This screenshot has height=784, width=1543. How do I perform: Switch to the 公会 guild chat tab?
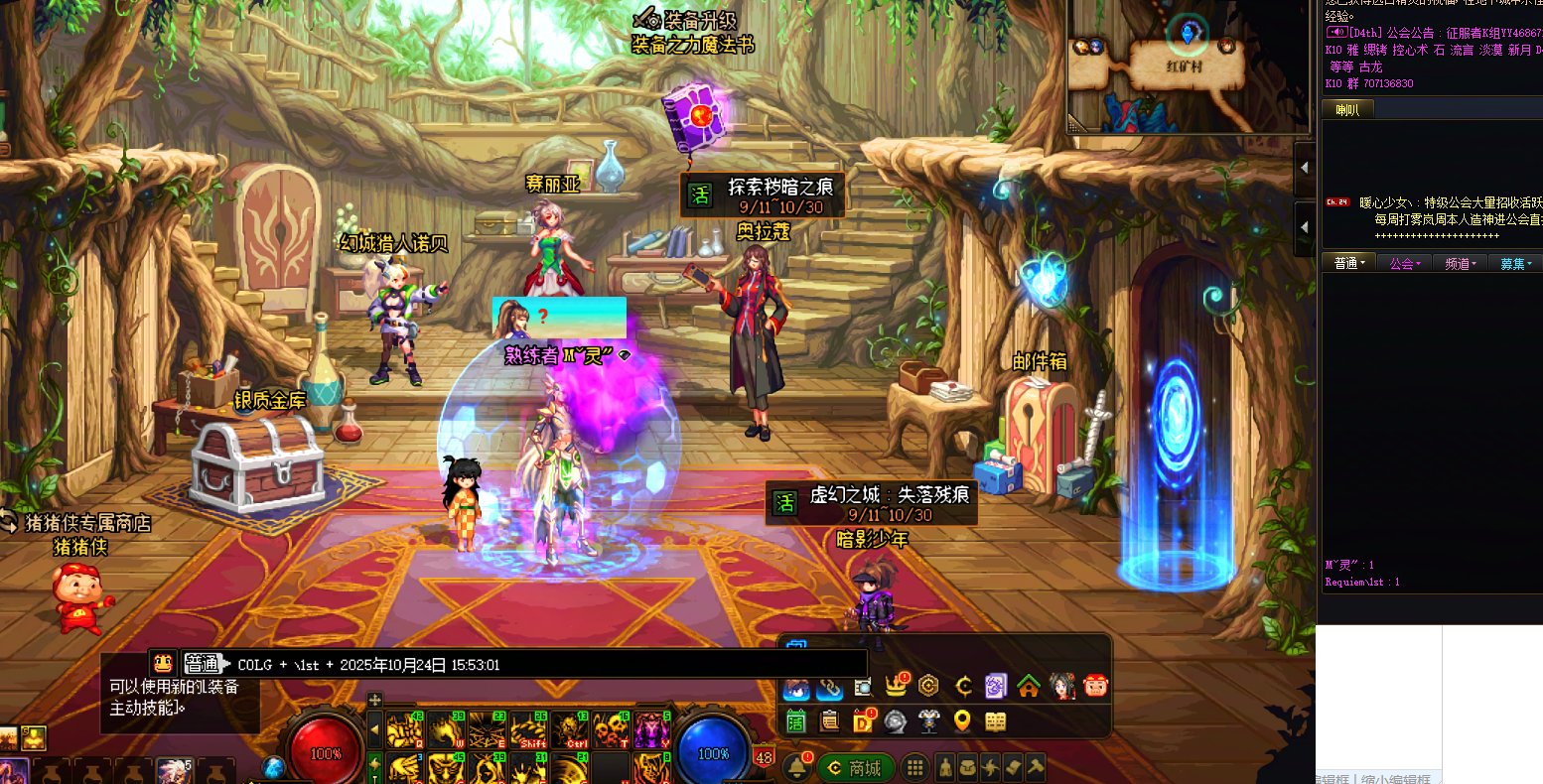[x=1405, y=263]
